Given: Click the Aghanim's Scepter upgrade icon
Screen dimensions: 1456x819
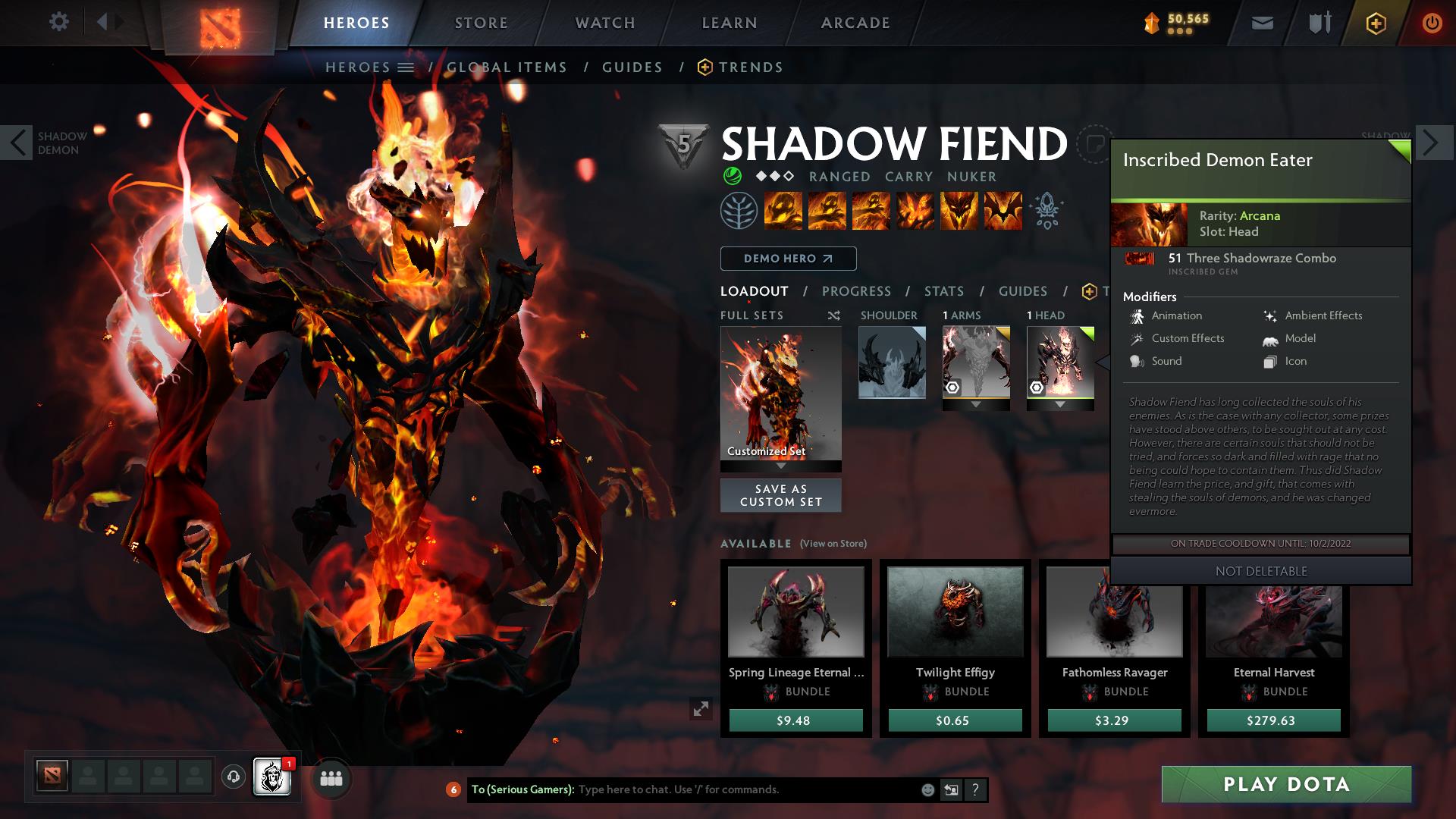Looking at the screenshot, I should click(x=1047, y=211).
